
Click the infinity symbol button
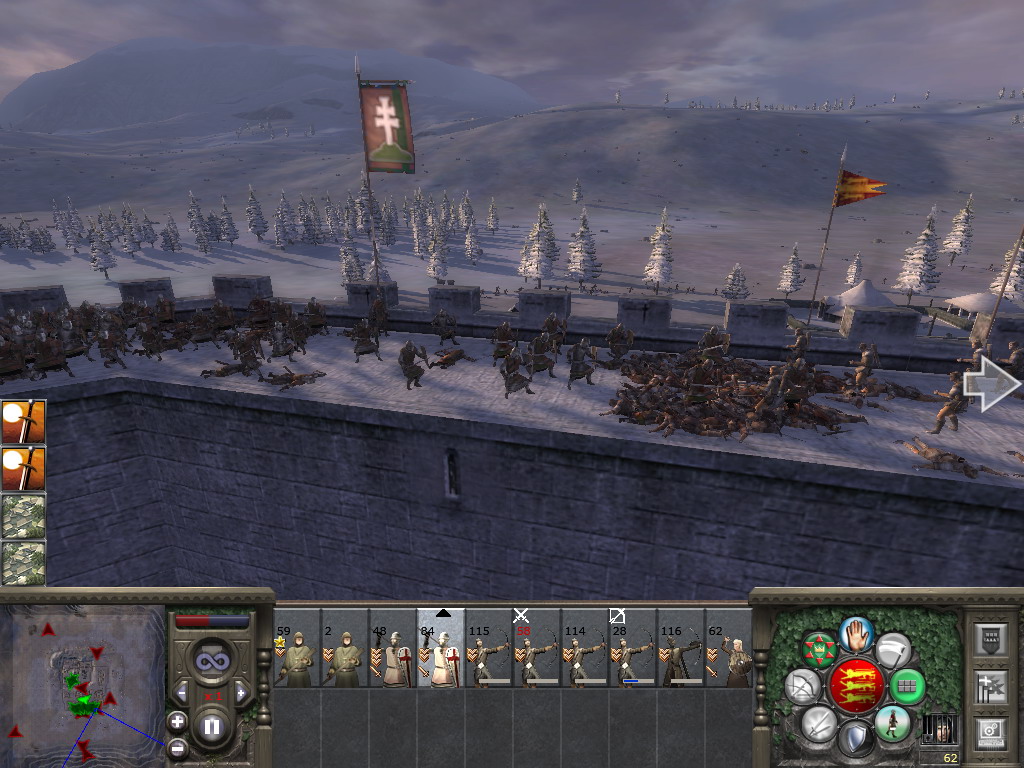tap(211, 661)
